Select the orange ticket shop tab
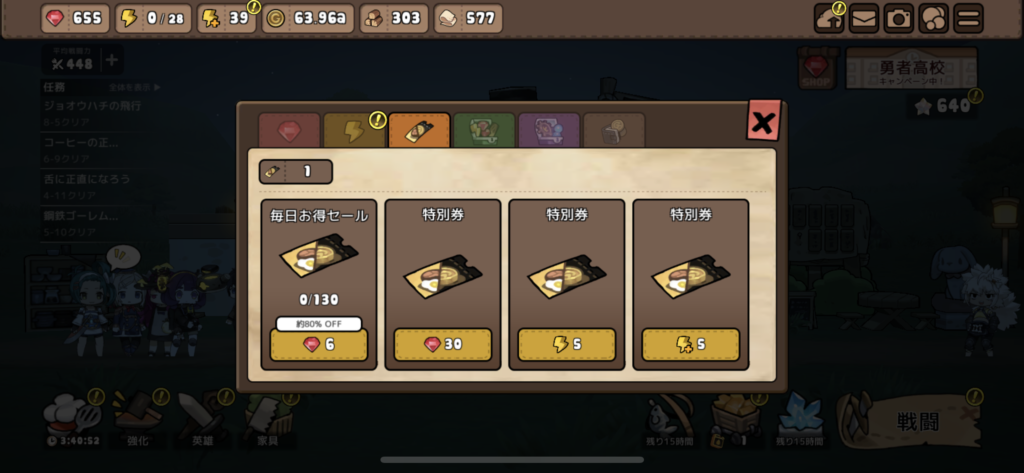Viewport: 1024px width, 473px height. click(419, 131)
